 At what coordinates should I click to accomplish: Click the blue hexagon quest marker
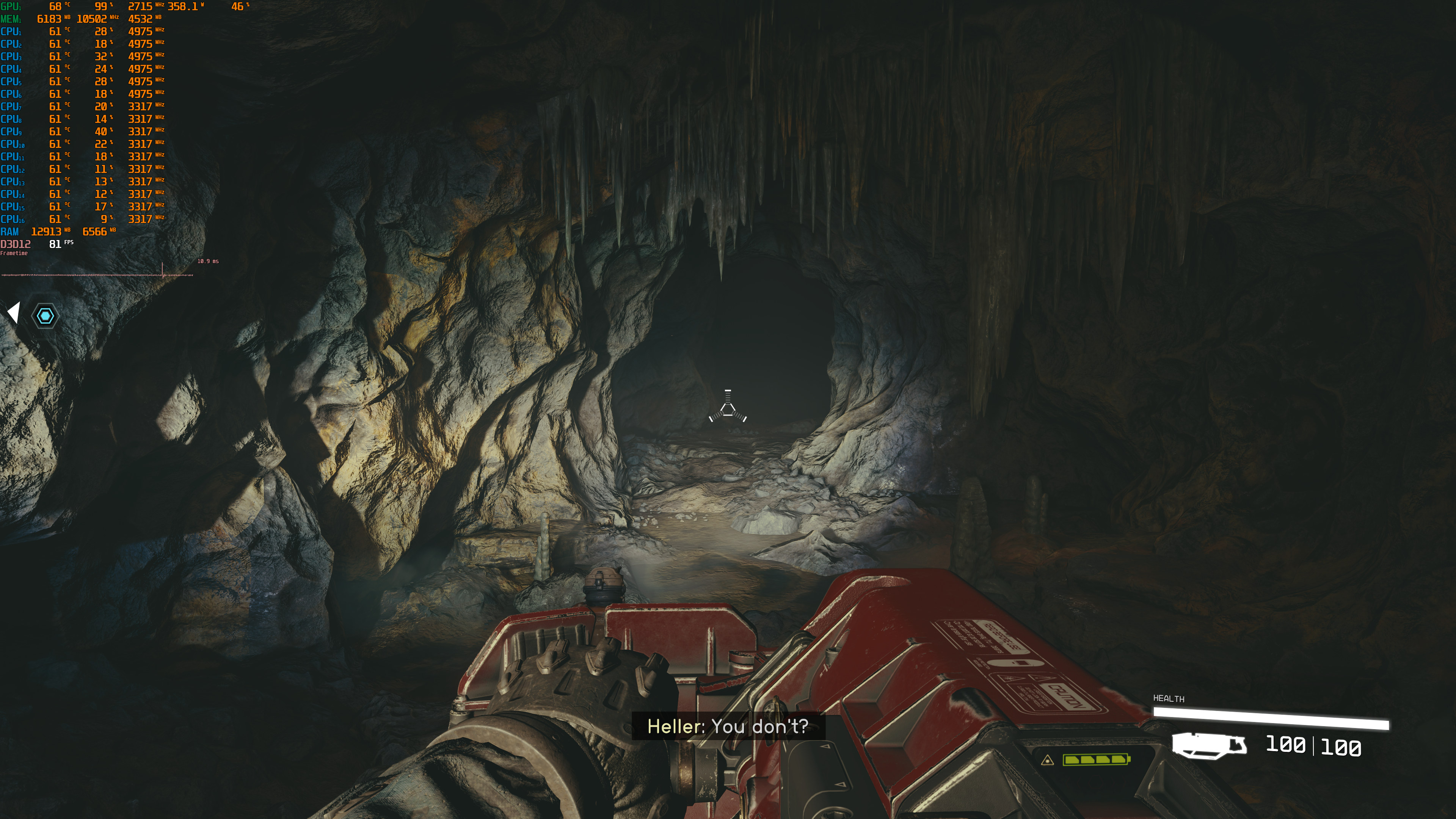point(45,315)
